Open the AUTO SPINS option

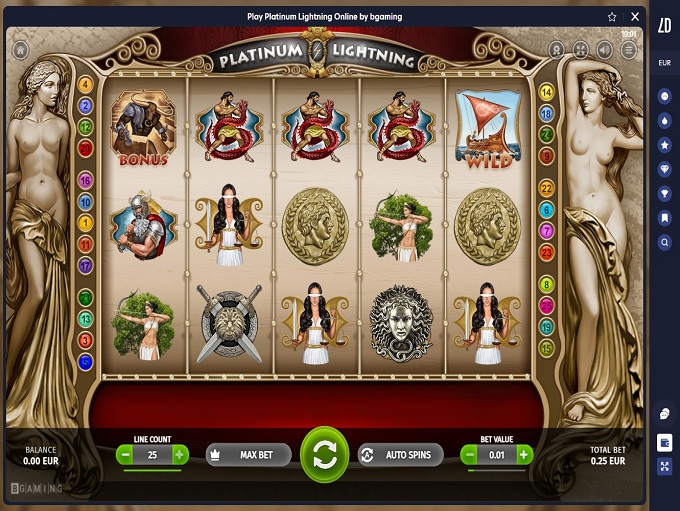(400, 455)
